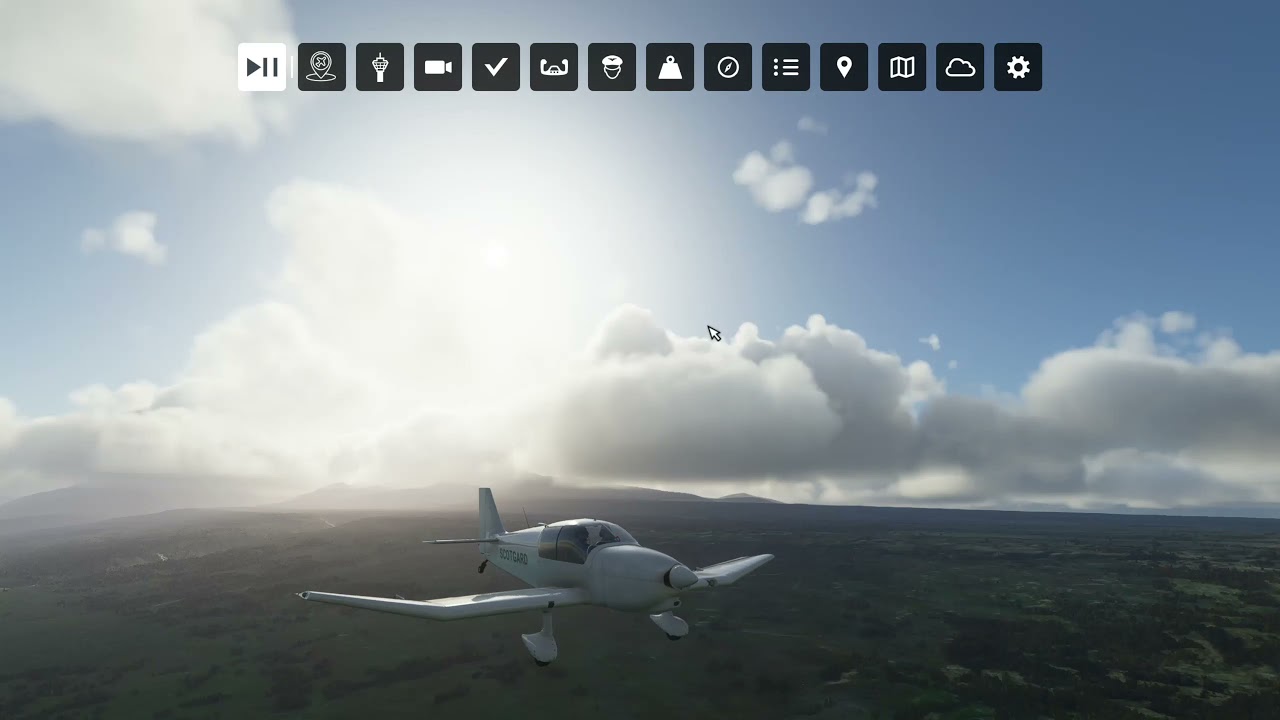Screen dimensions: 1280x720
Task: Show the checklist checkmark panel
Action: tap(496, 67)
